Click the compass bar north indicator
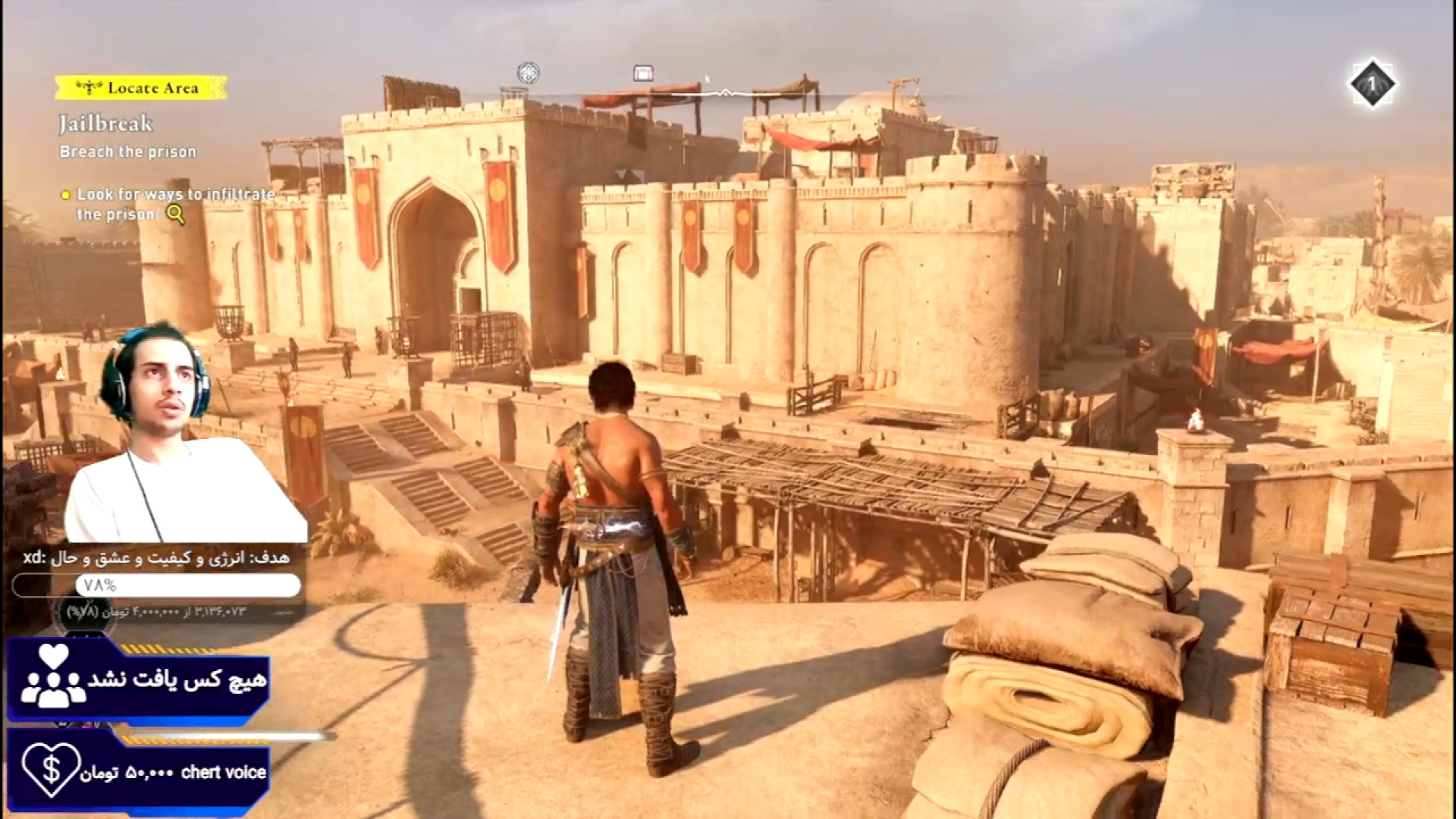The height and width of the screenshot is (819, 1456). coord(708,79)
